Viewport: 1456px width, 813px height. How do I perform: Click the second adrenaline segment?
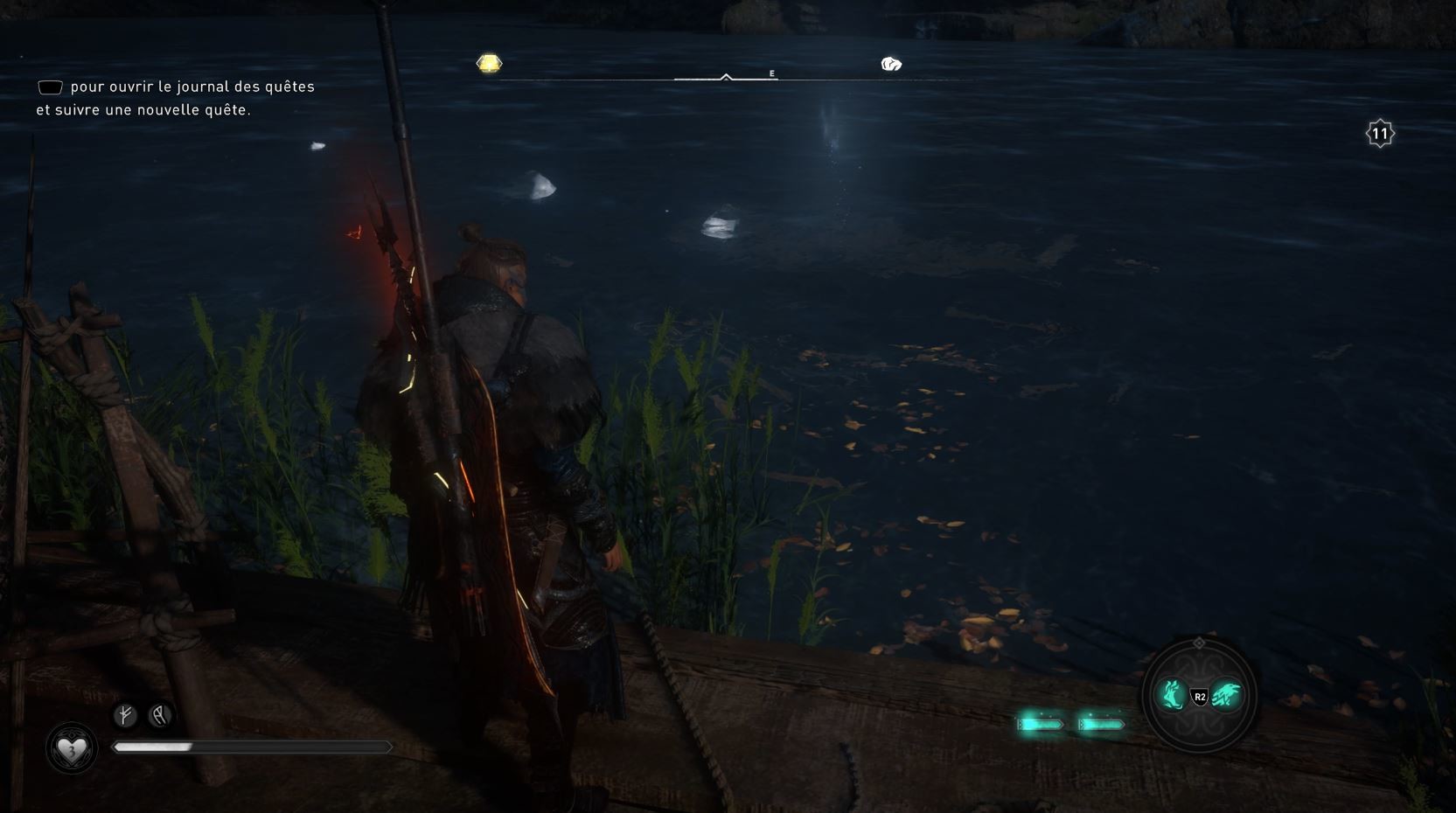[x=1100, y=724]
